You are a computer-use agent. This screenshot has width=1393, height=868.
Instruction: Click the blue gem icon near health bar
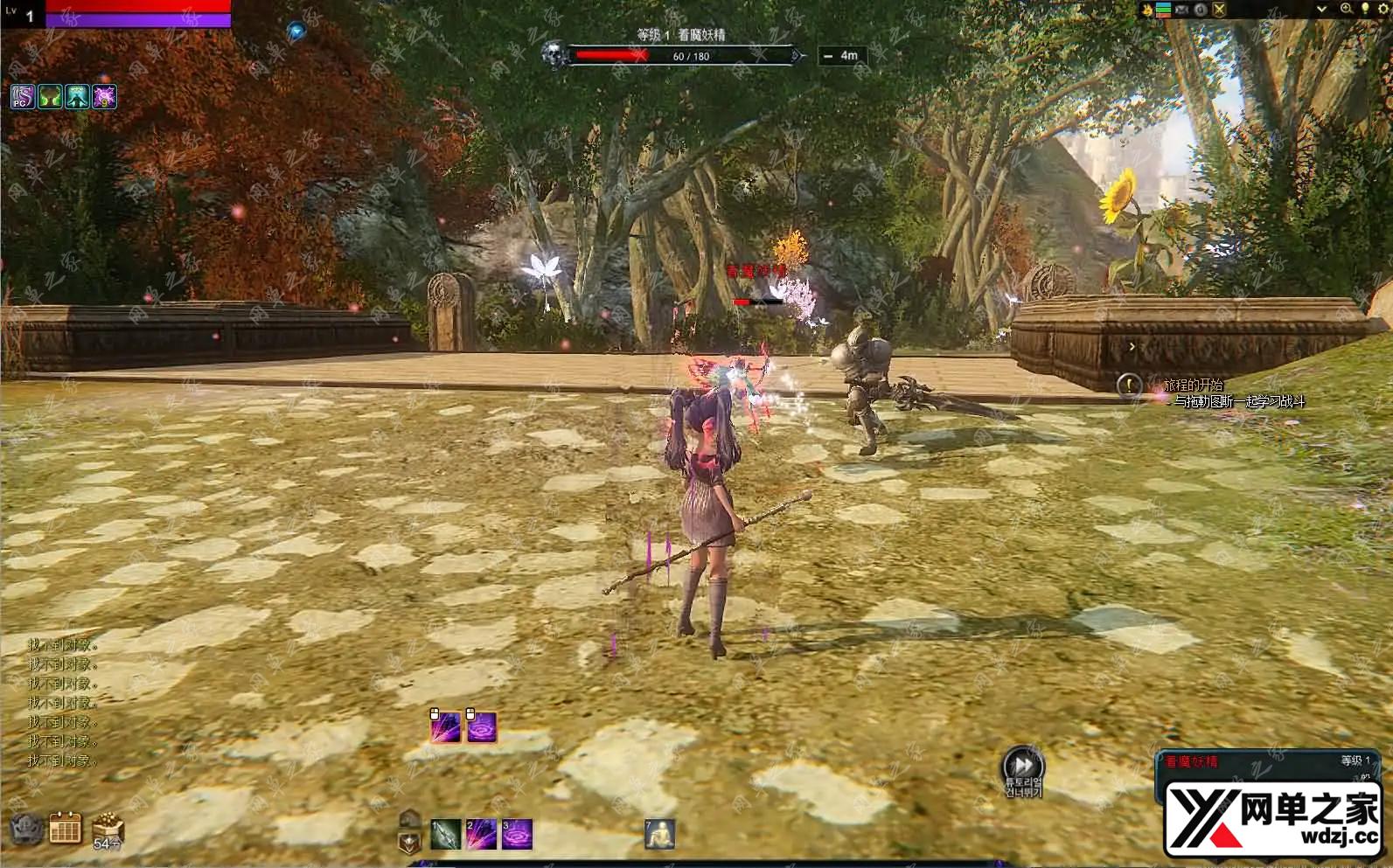296,31
